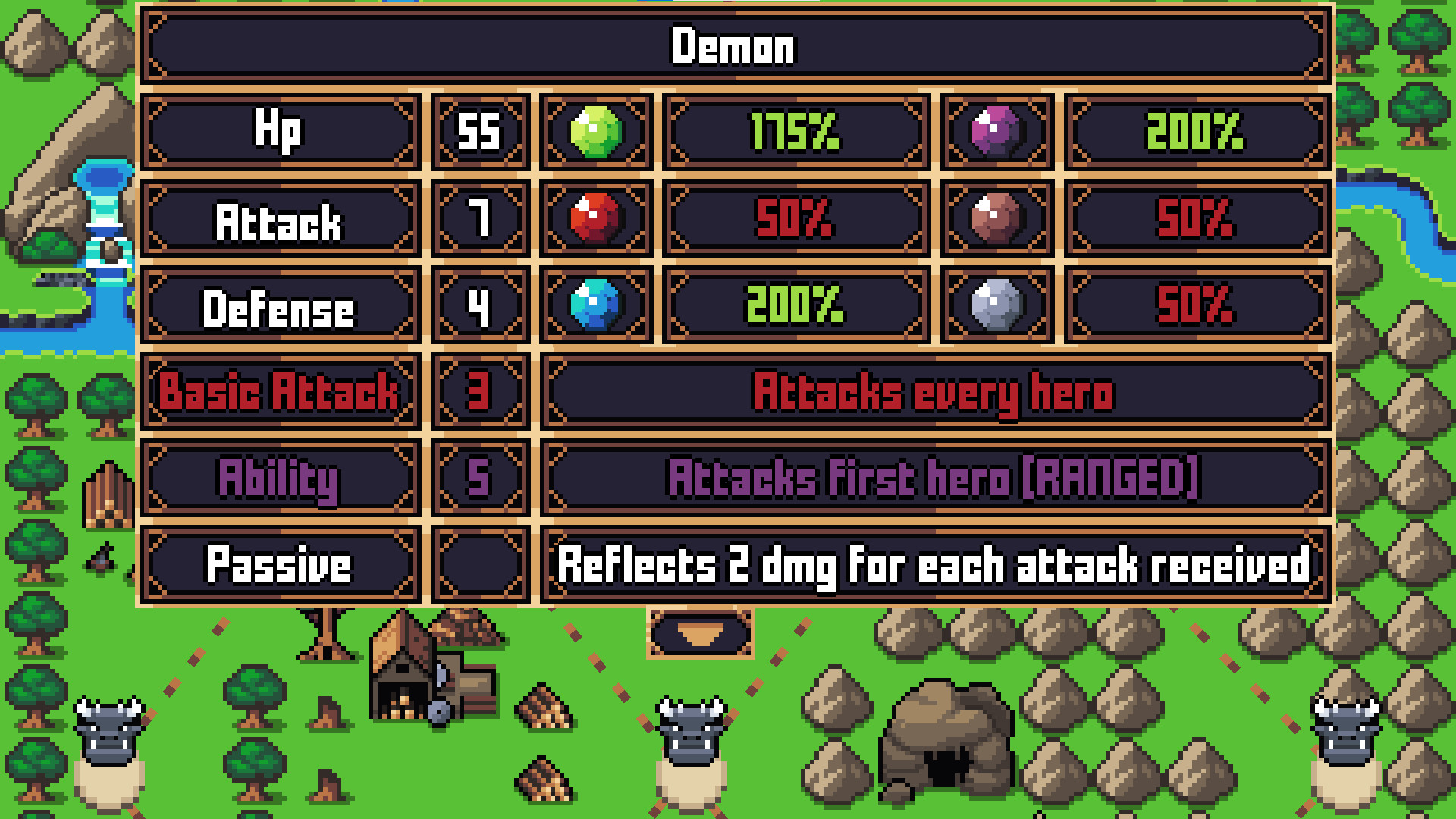Select the Basic Attack row

pyautogui.click(x=279, y=393)
